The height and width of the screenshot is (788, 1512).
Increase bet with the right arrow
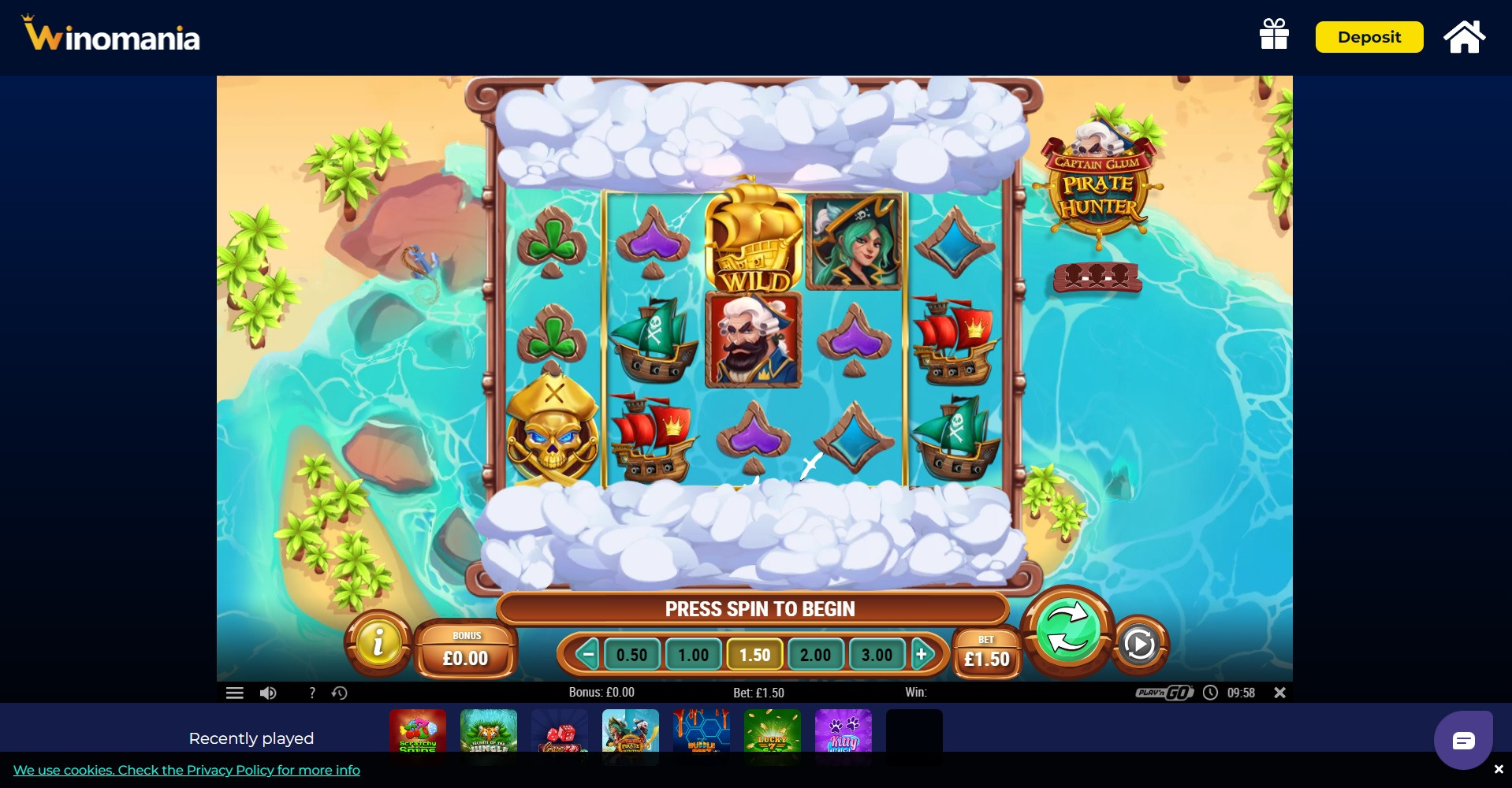tap(922, 654)
